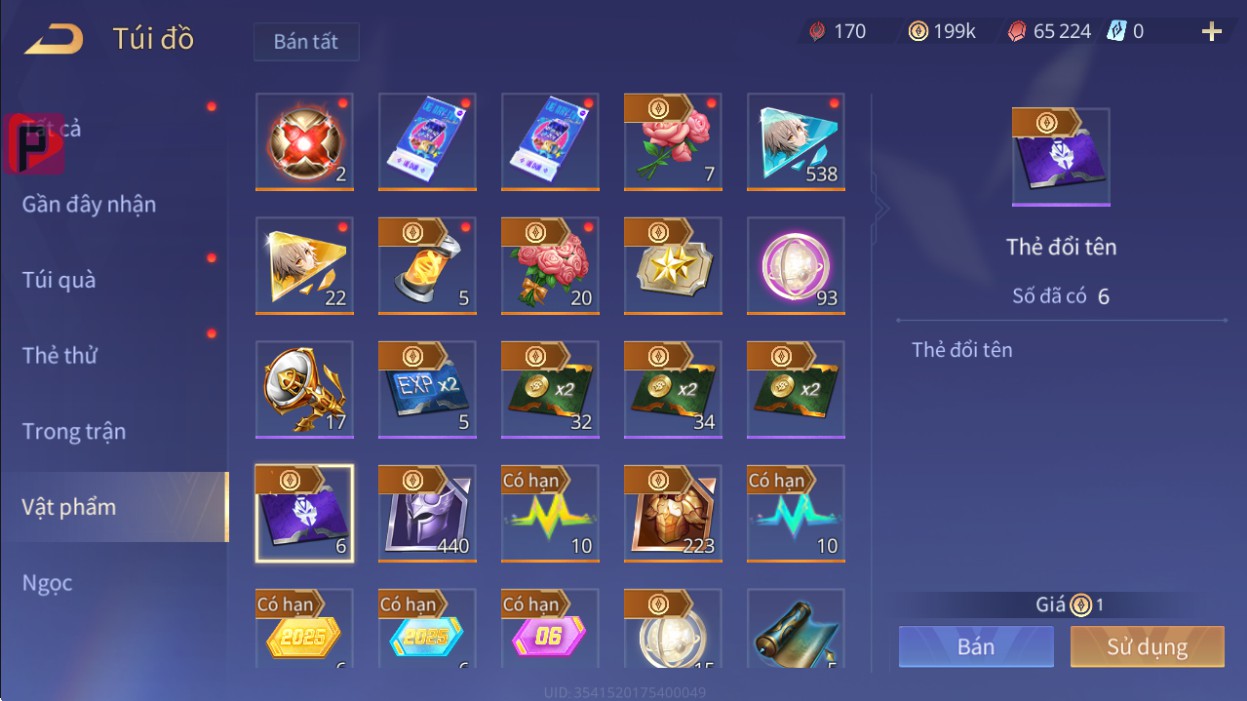Show the "Trong trận" items tab
1247x701 pixels.
tap(74, 431)
